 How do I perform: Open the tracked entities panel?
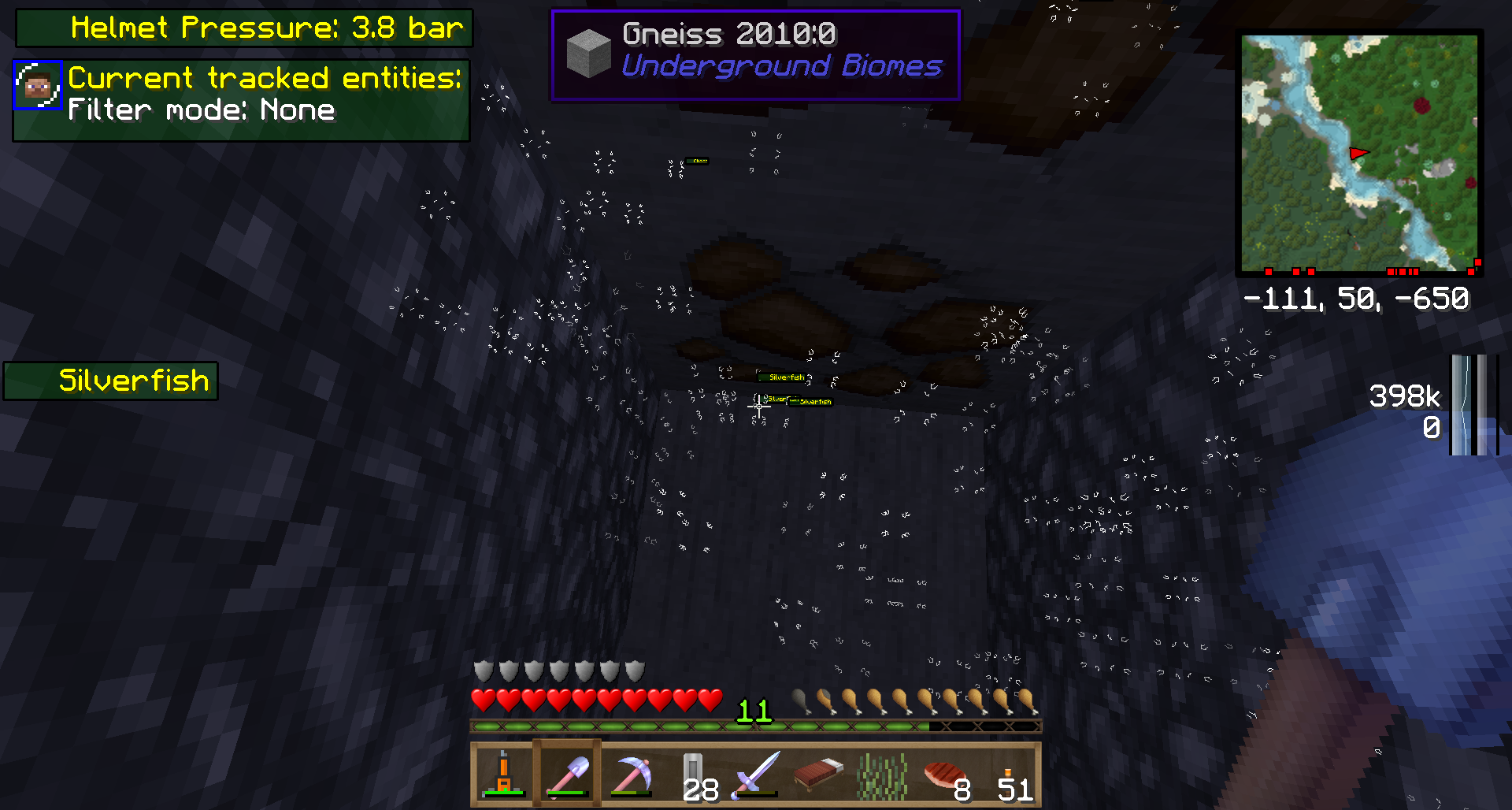tap(242, 101)
